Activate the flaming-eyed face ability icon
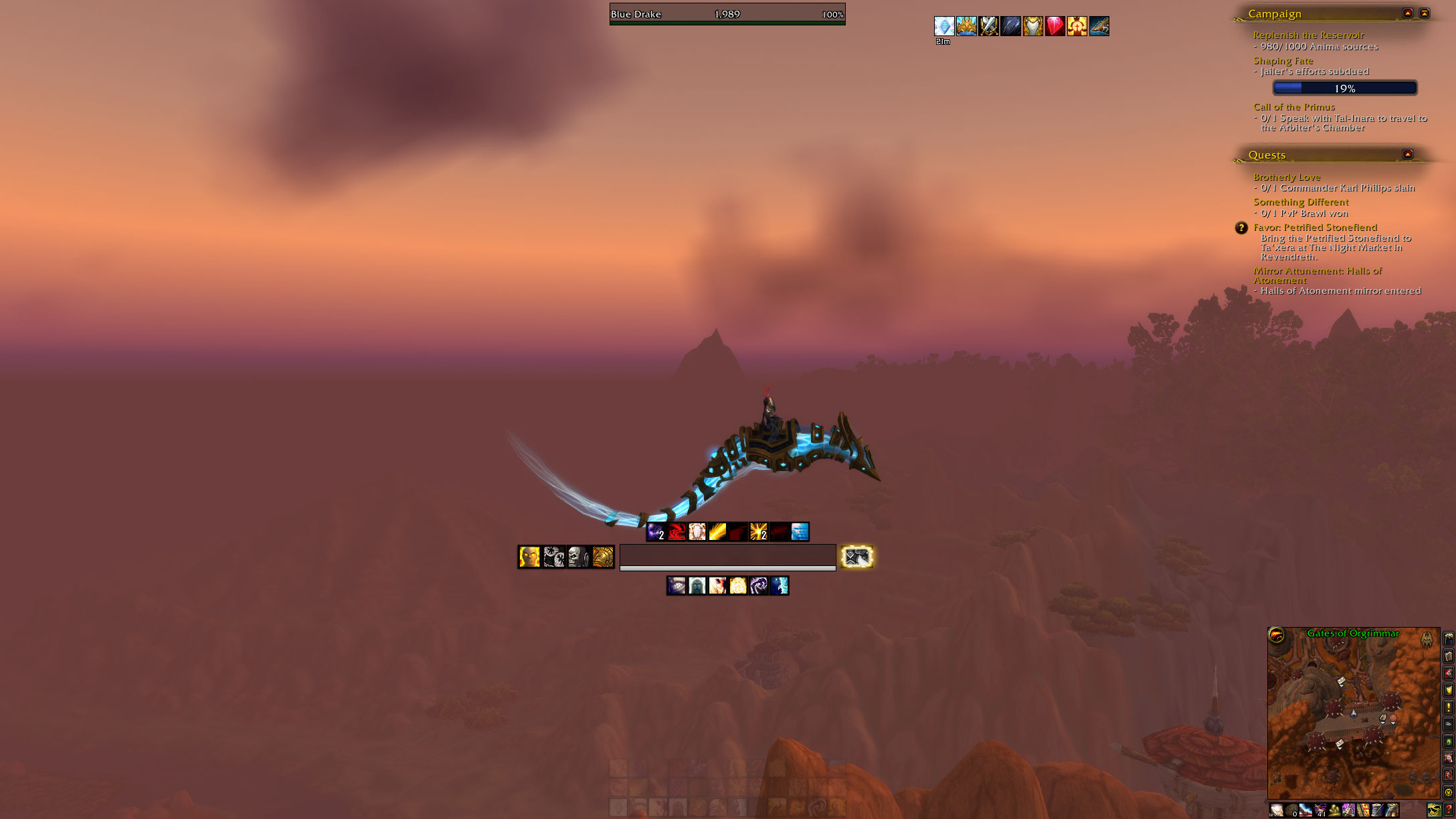Screen dimensions: 1456x819 (529, 557)
